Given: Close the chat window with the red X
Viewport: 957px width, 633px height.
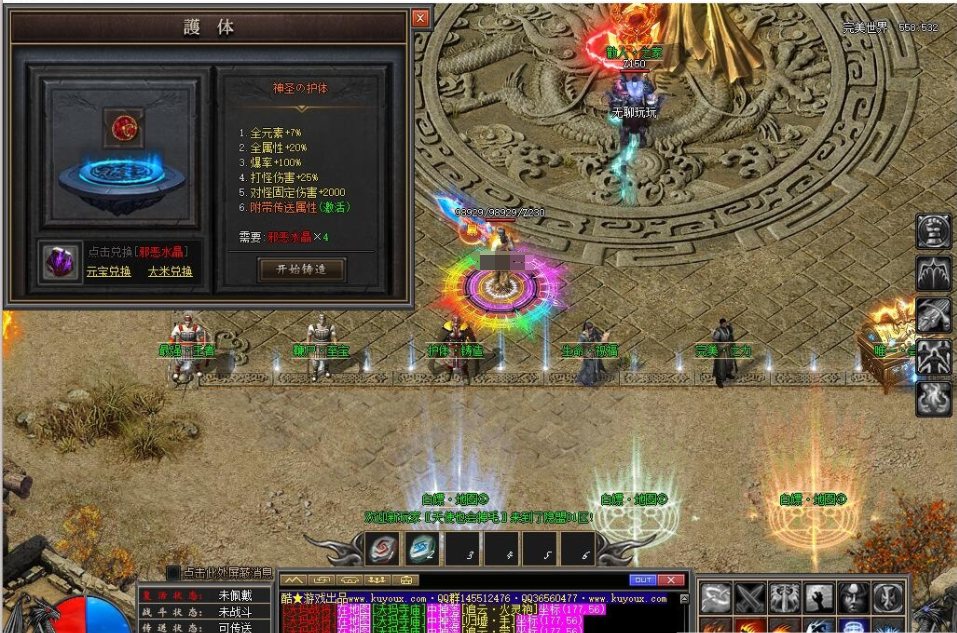Looking at the screenshot, I should pos(673,580).
